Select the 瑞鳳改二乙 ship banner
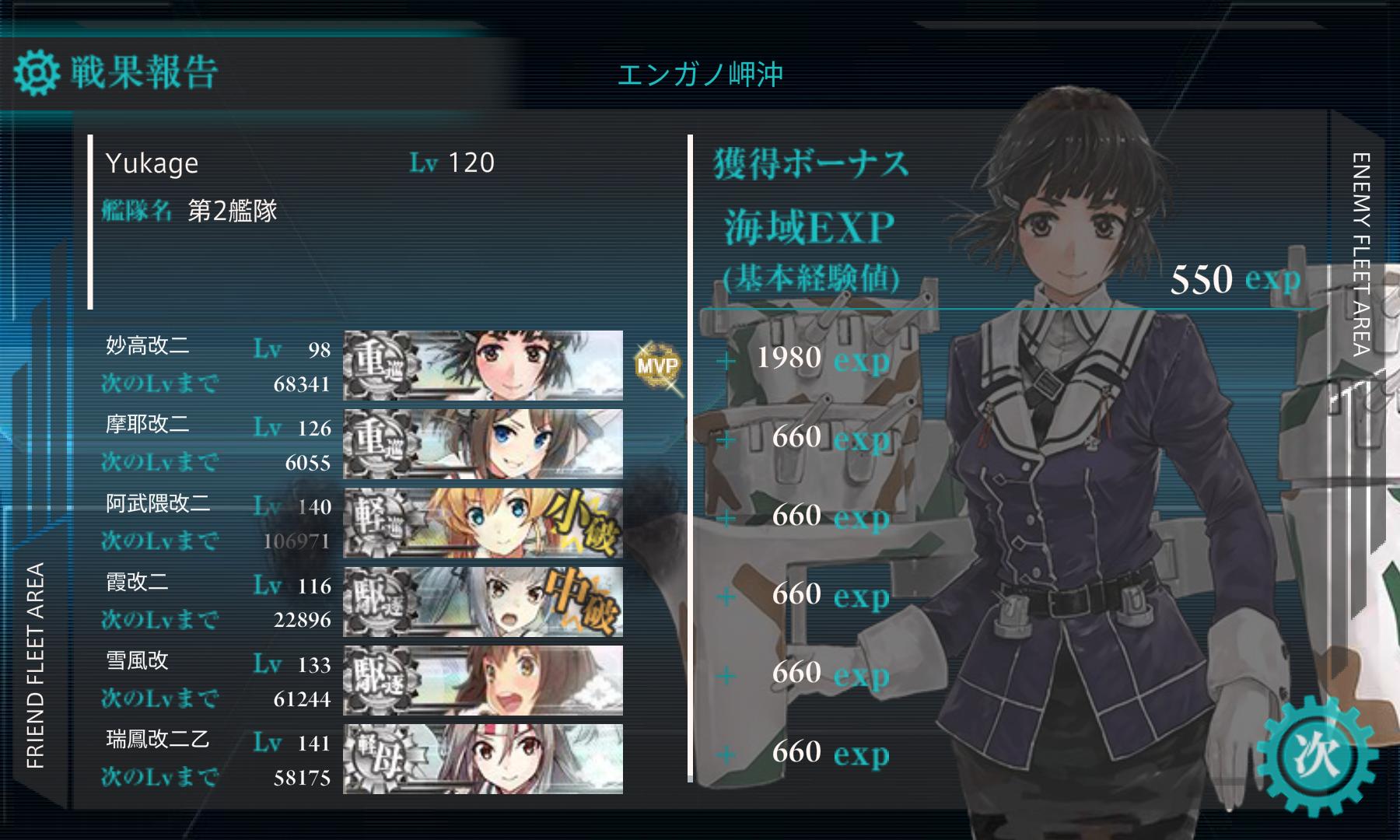The height and width of the screenshot is (840, 1400). 483,758
